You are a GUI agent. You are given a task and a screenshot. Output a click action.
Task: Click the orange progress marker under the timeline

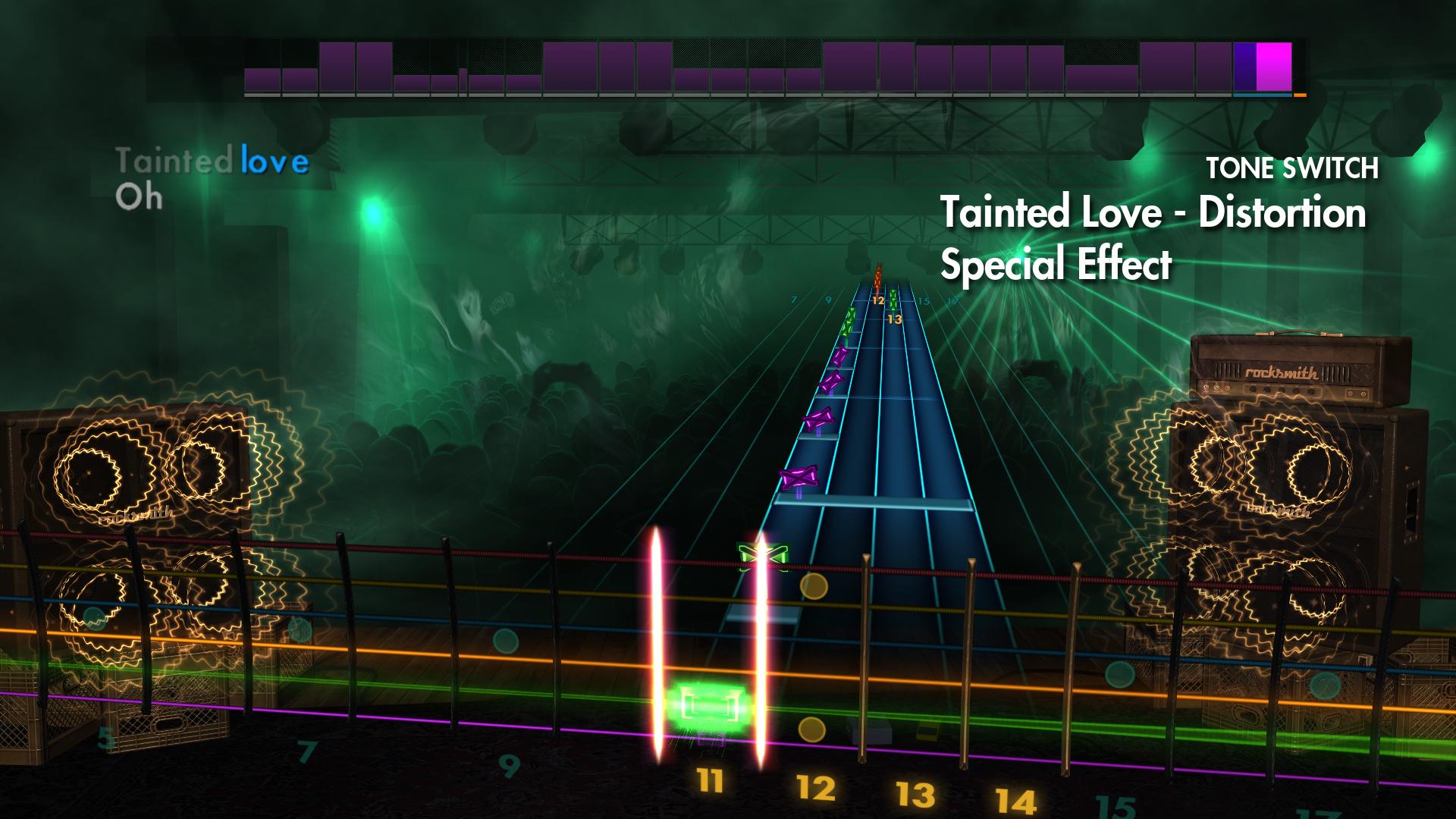(1298, 96)
